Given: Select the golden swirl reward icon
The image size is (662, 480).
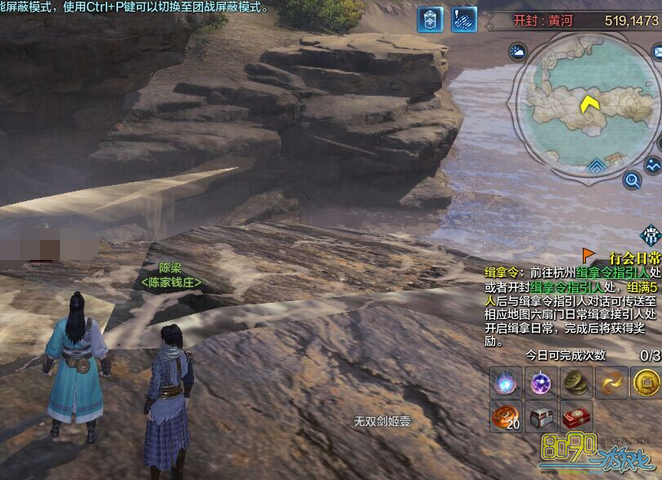Looking at the screenshot, I should click(x=611, y=381).
